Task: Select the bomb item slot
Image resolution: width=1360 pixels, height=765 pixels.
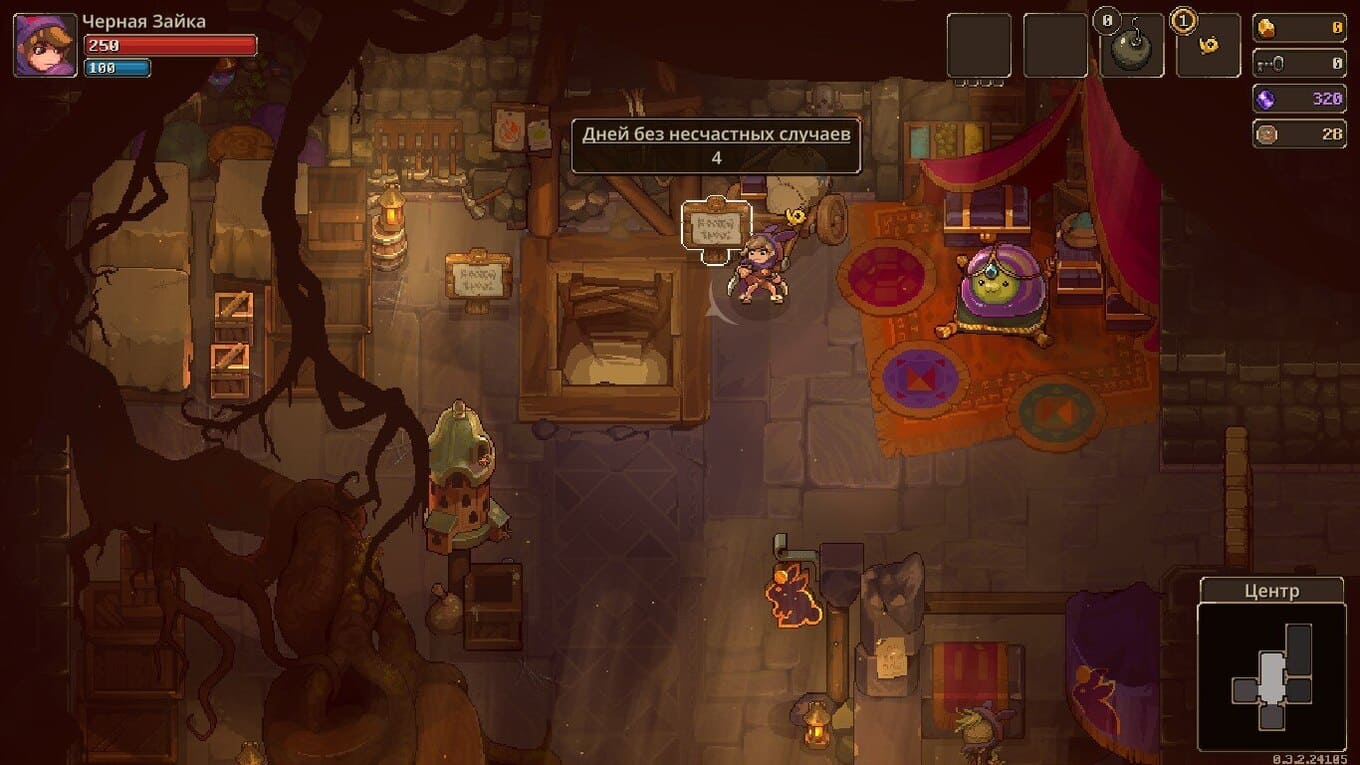Action: pyautogui.click(x=1131, y=46)
